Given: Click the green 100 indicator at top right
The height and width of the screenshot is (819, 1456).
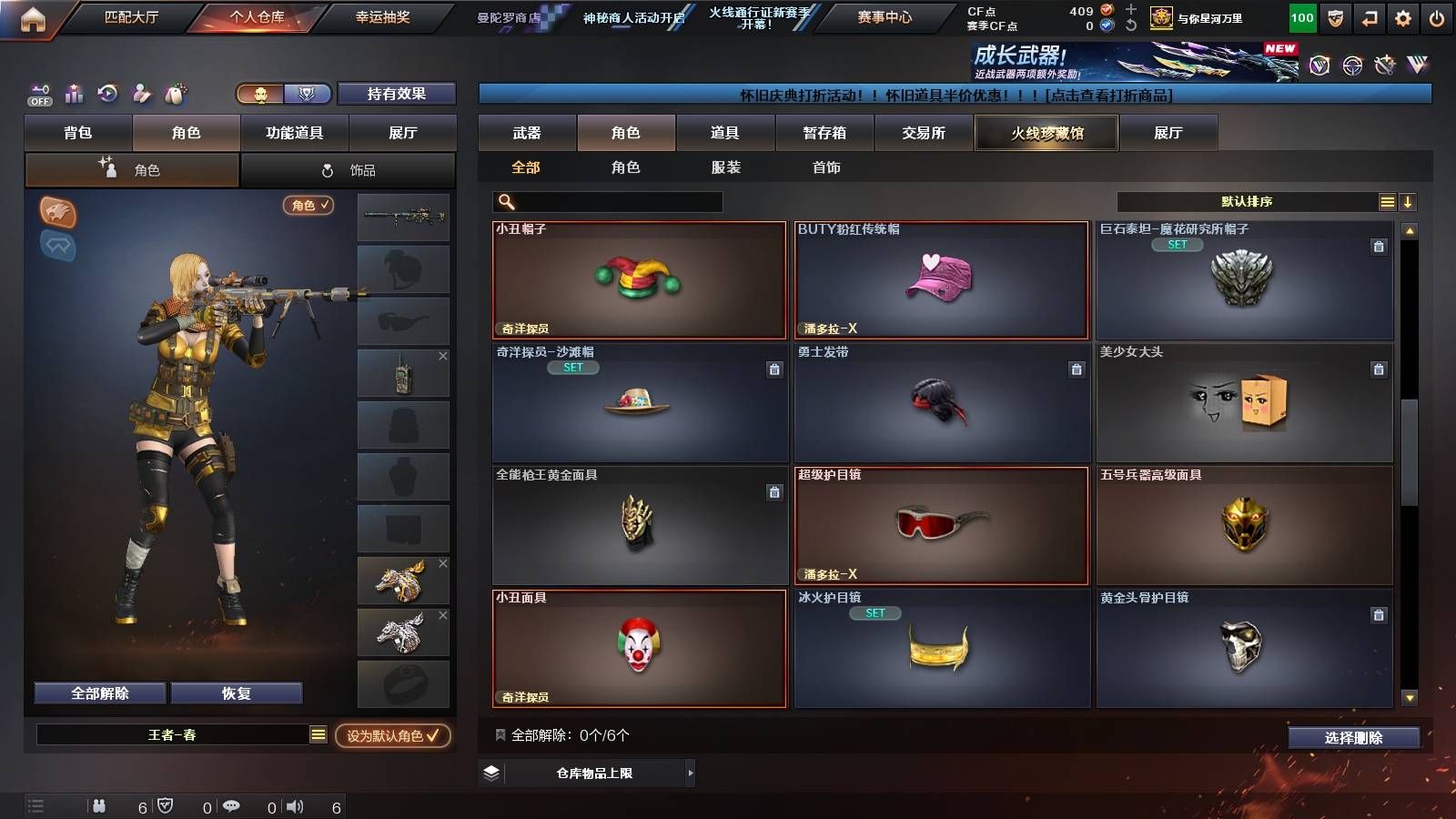Looking at the screenshot, I should coord(1301,16).
